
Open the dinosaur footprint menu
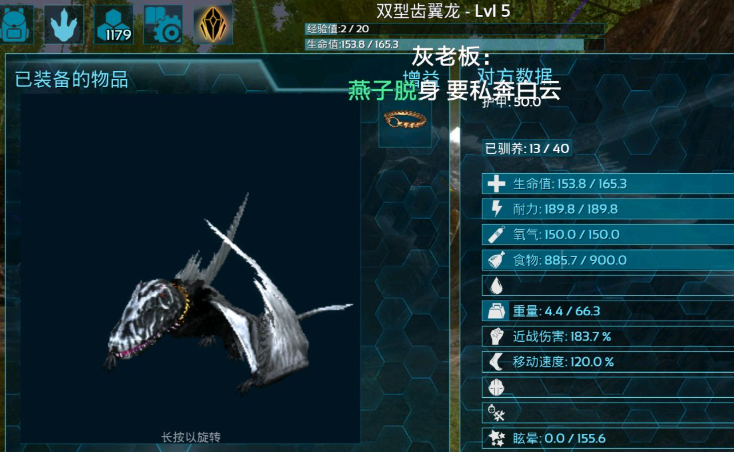(x=65, y=24)
